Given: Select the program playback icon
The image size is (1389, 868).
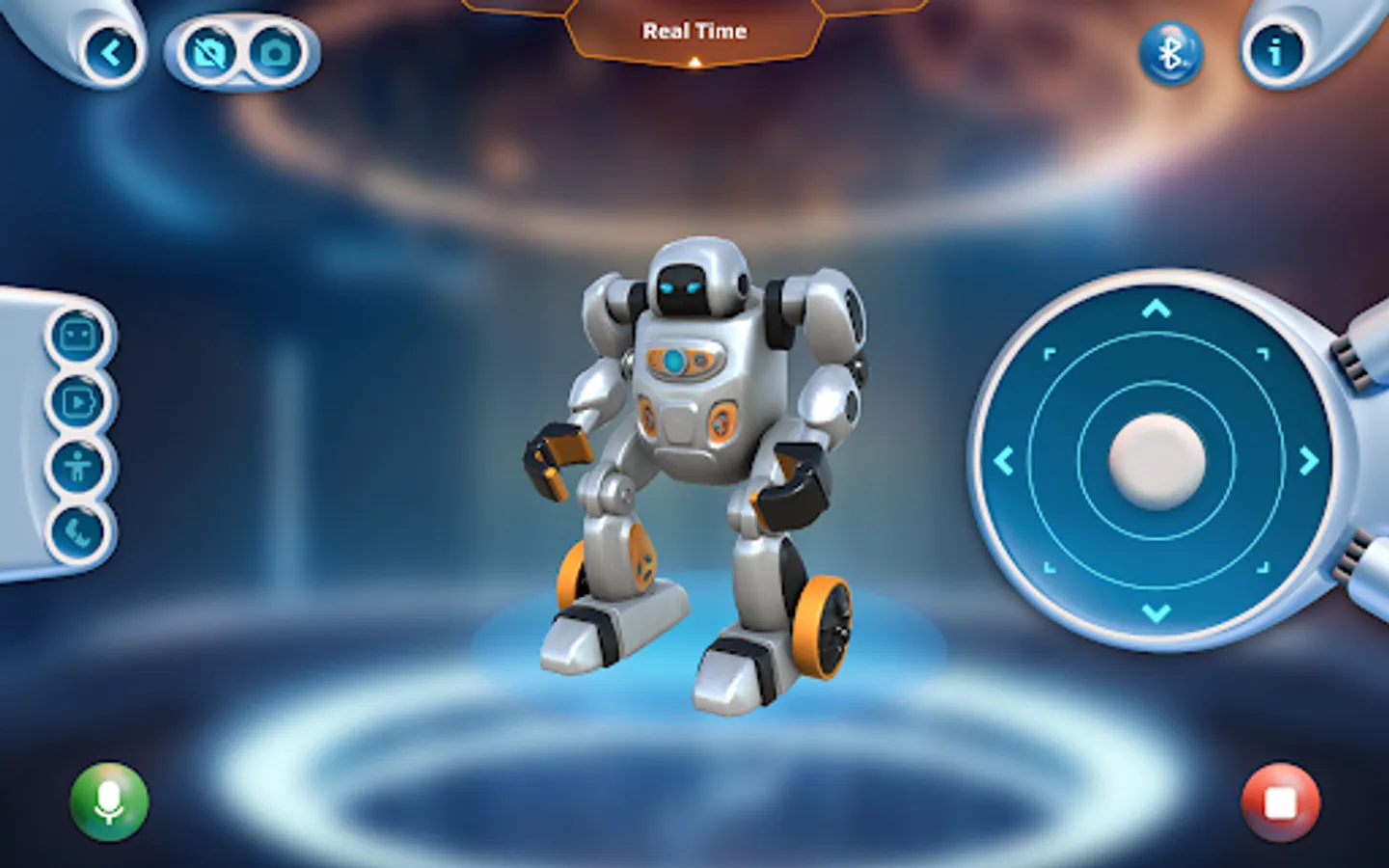Looking at the screenshot, I should tap(77, 403).
